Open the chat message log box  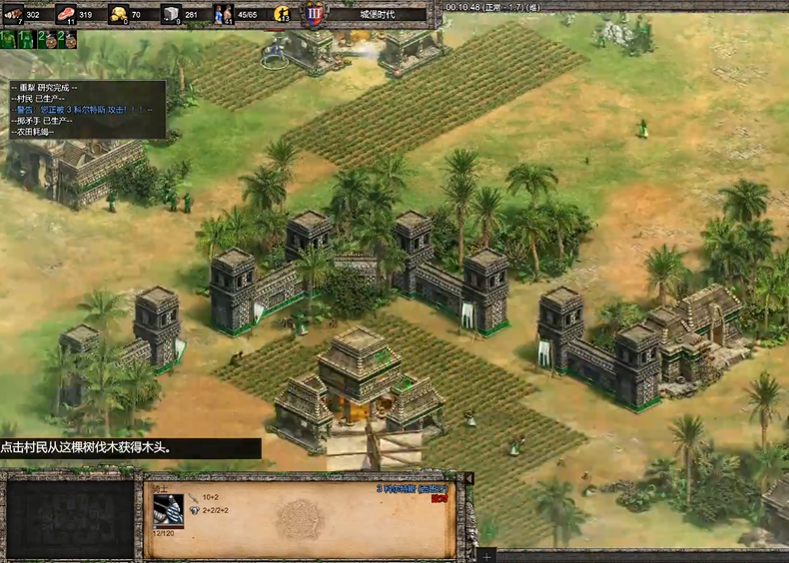click(84, 109)
